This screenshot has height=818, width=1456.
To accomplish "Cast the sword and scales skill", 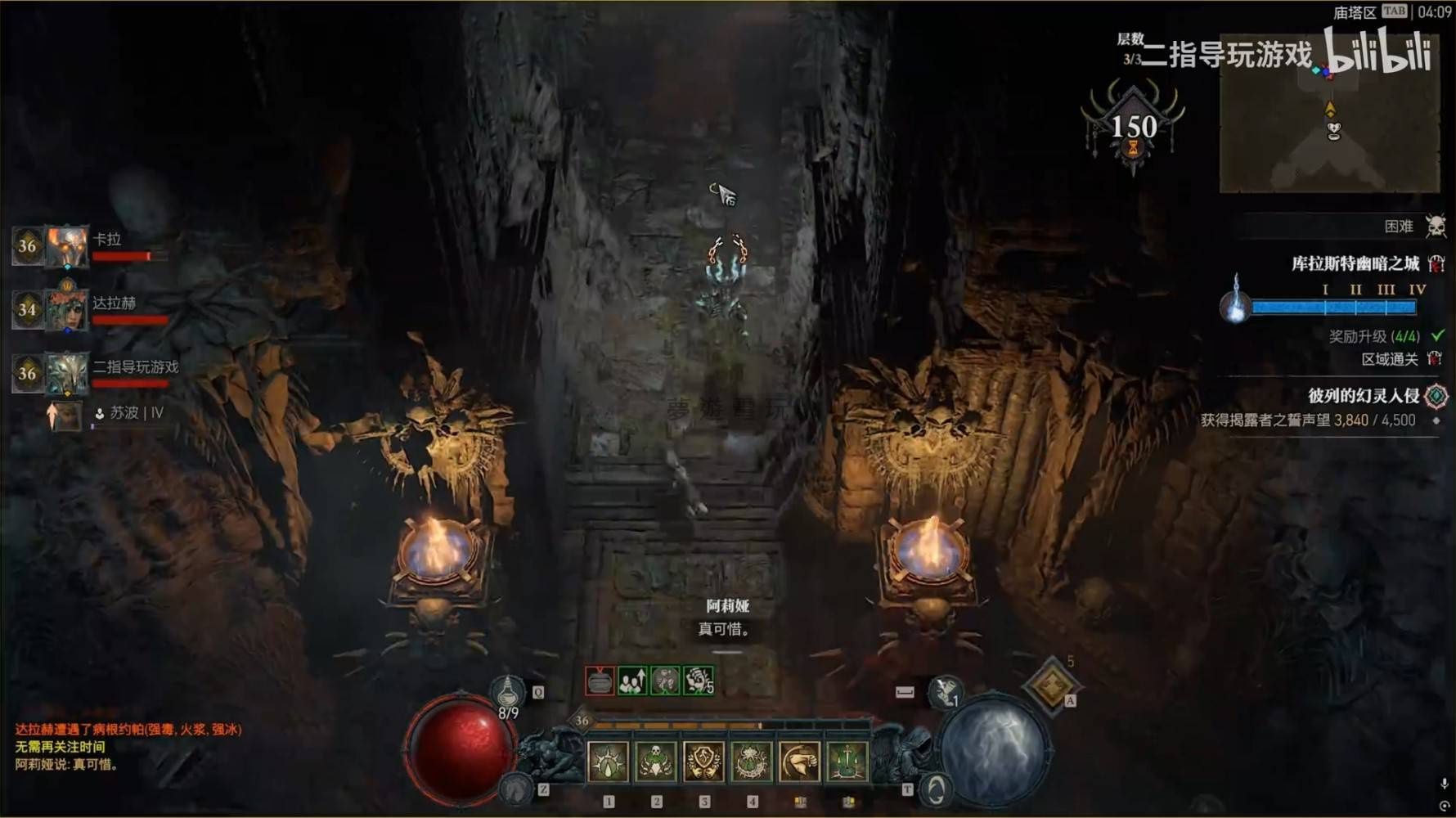I will (847, 762).
